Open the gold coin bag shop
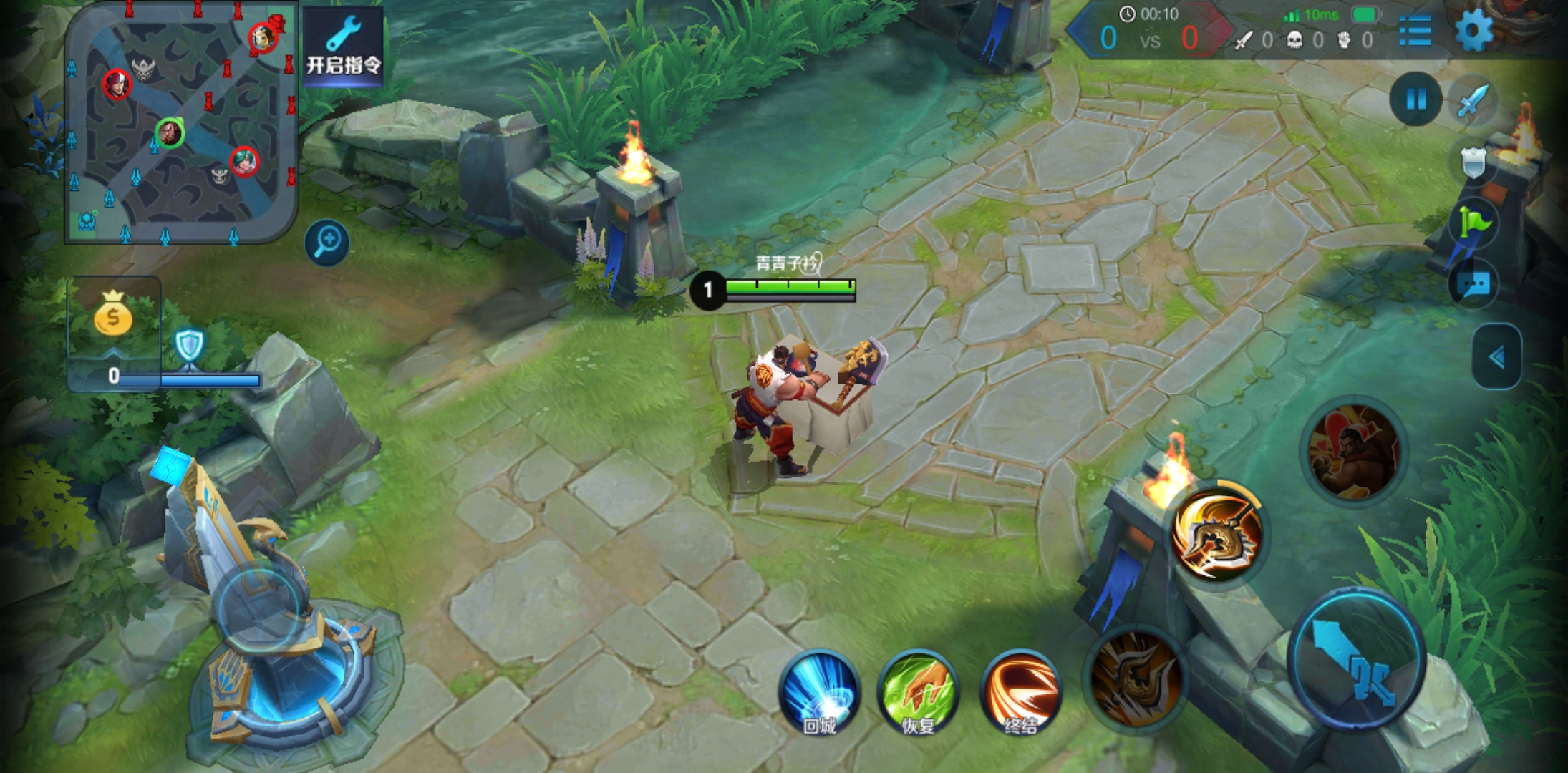1568x773 pixels. tap(113, 316)
